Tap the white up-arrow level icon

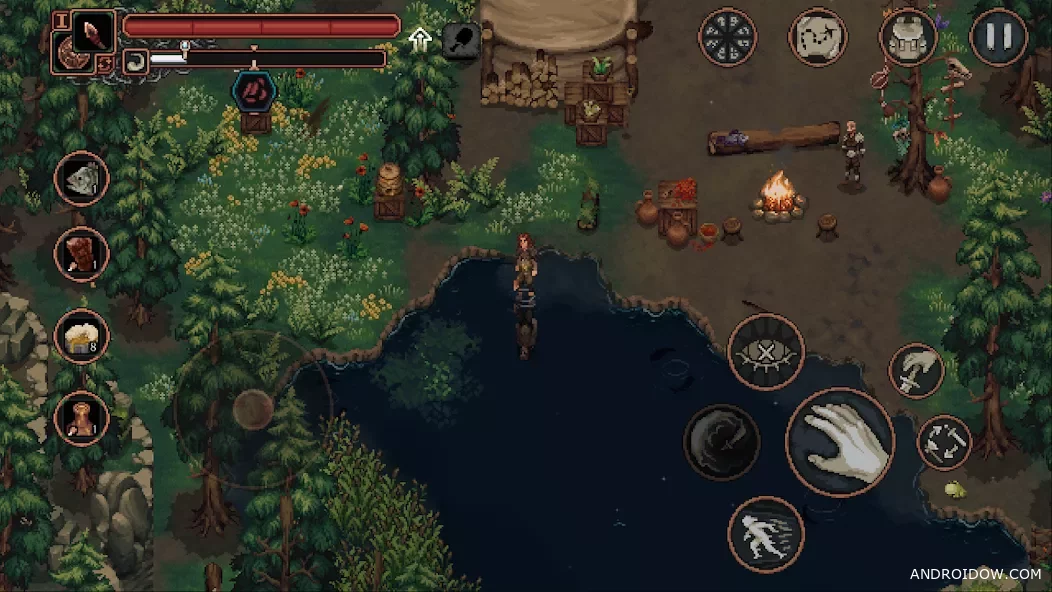[419, 40]
